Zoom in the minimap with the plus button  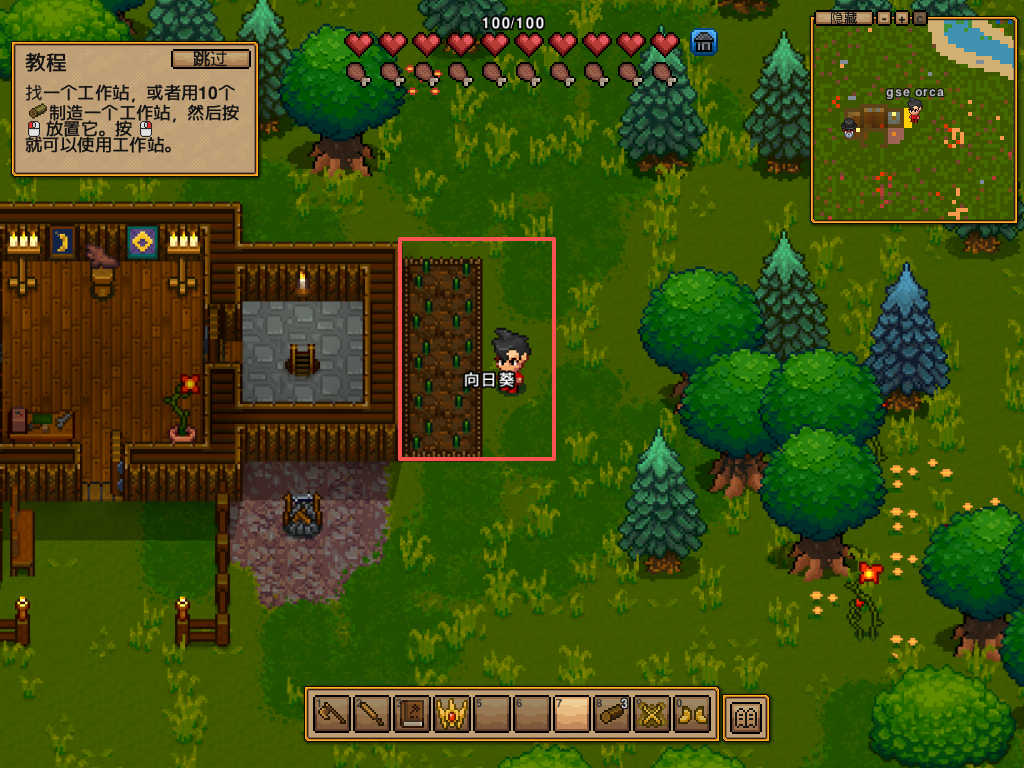pyautogui.click(x=901, y=18)
